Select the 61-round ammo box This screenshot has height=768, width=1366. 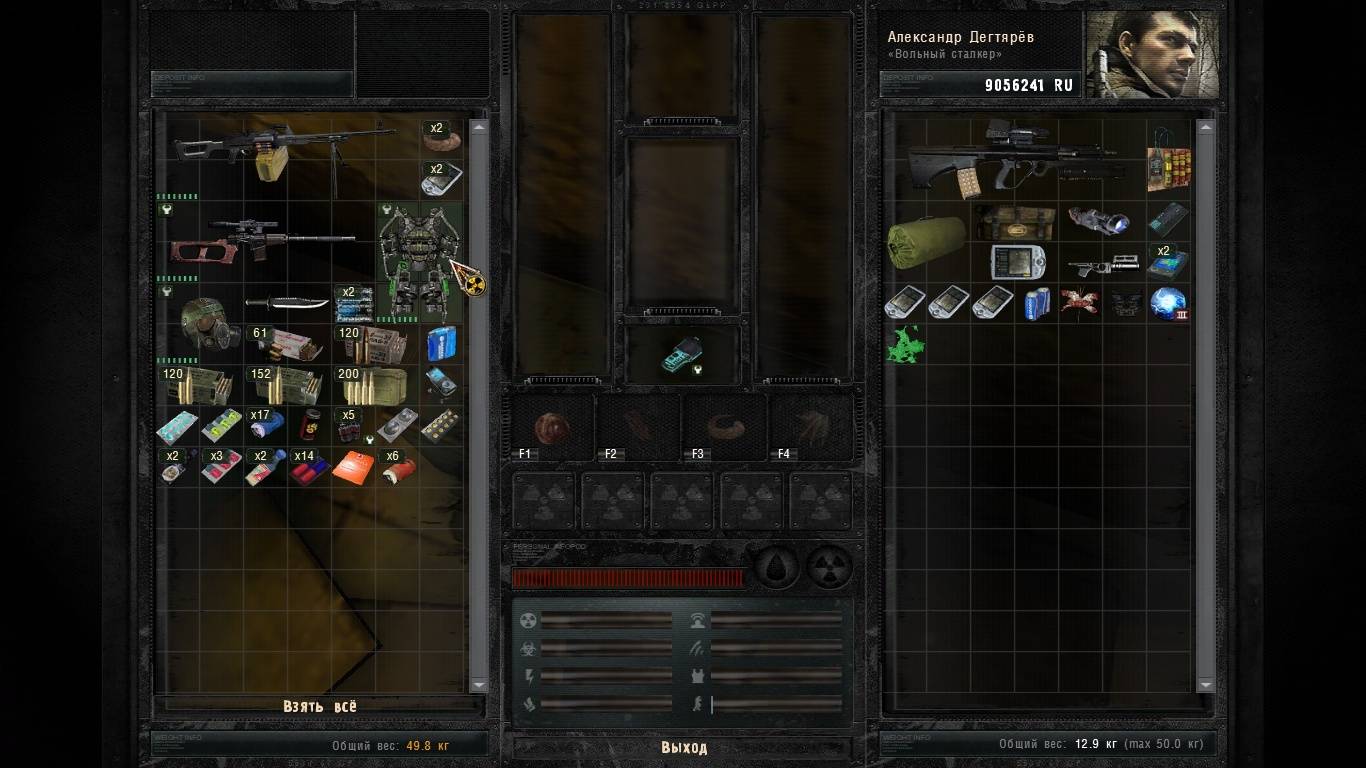coord(286,344)
